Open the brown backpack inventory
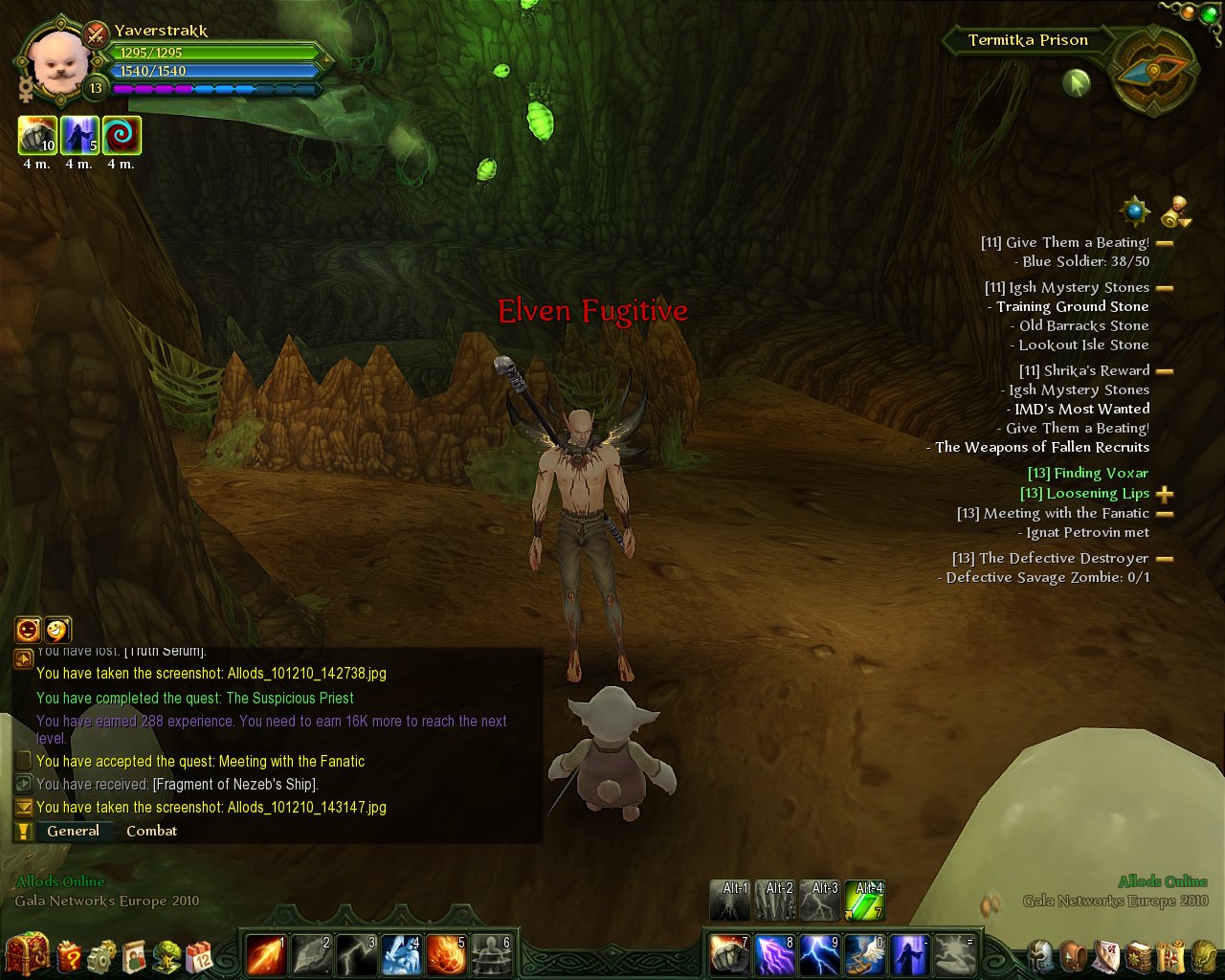The height and width of the screenshot is (980, 1225). (1075, 955)
